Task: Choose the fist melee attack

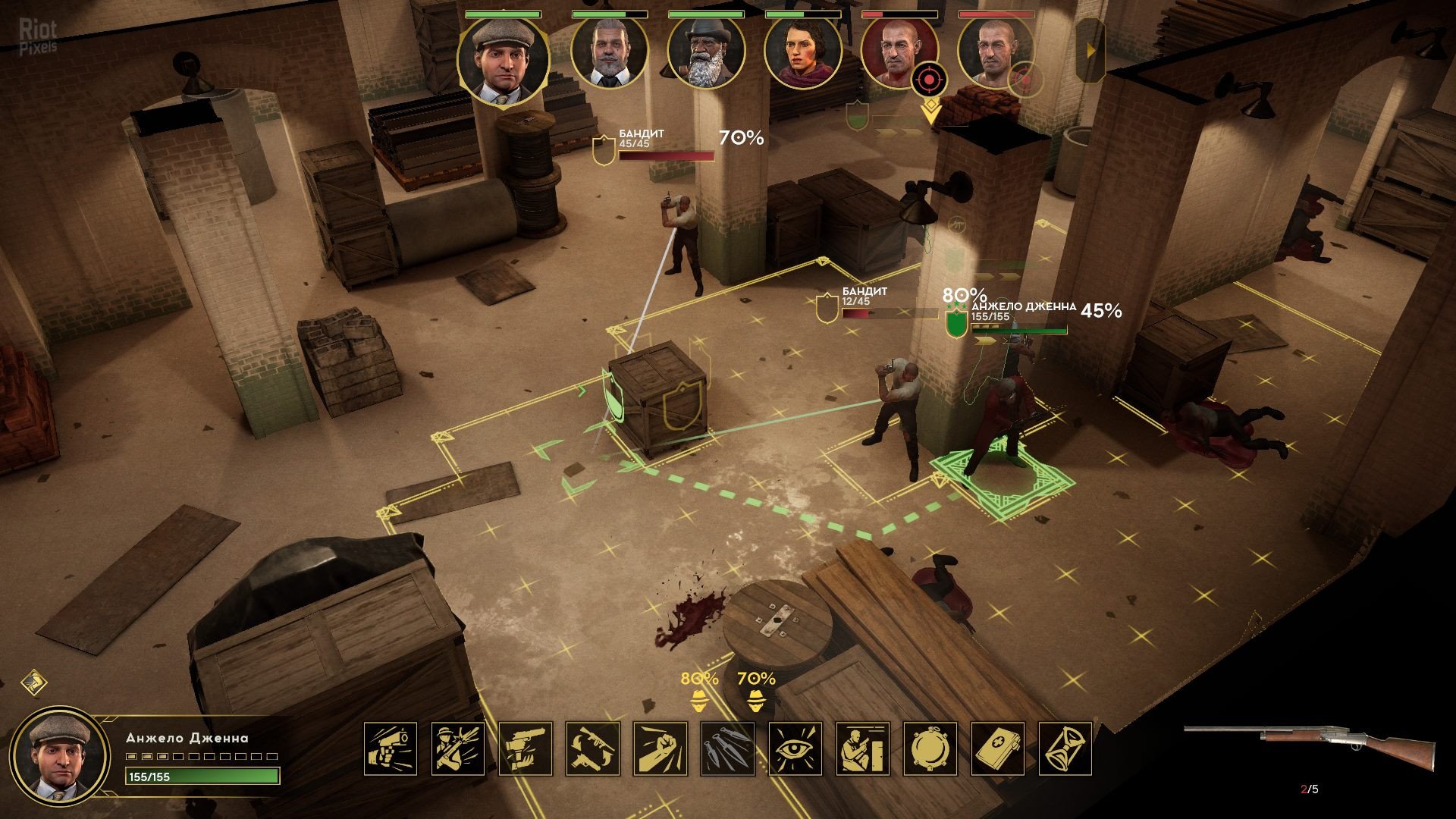Action: click(661, 748)
